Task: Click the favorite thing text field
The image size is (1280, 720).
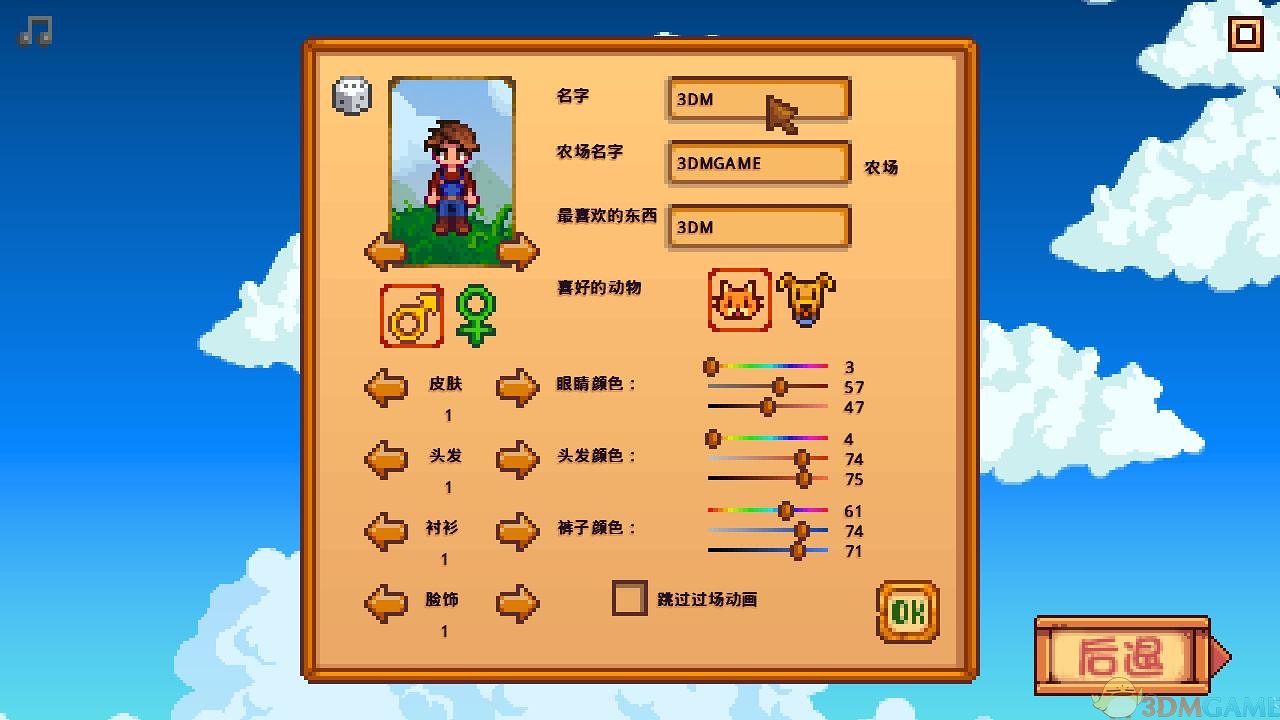Action: point(757,227)
